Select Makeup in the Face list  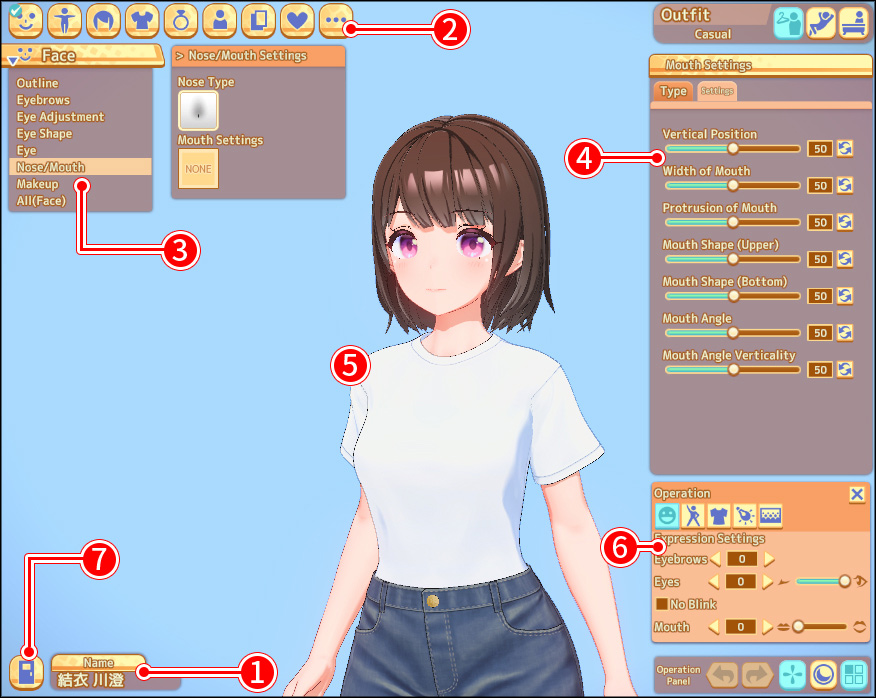tap(37, 184)
